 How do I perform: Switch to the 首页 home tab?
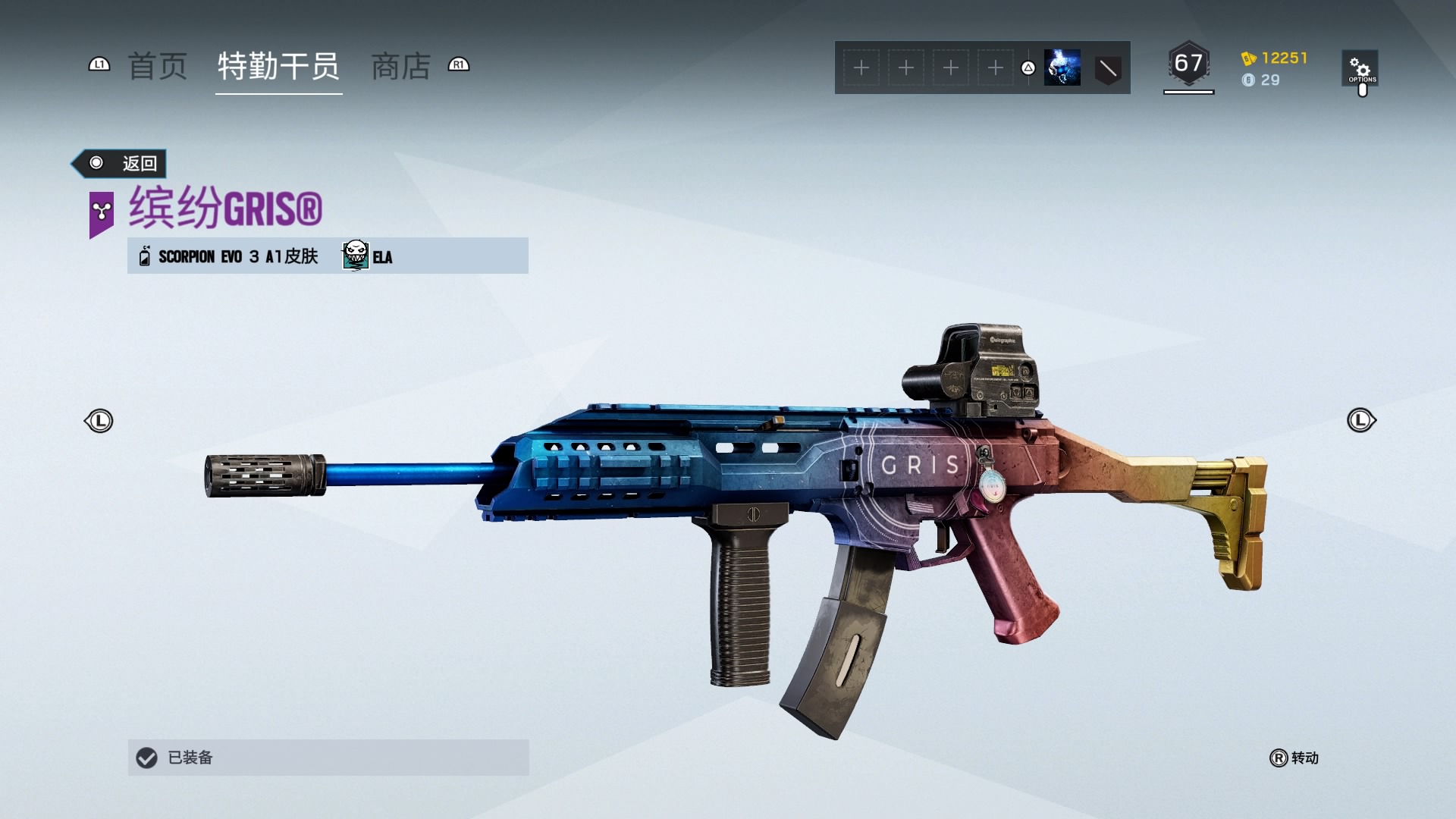[x=157, y=67]
